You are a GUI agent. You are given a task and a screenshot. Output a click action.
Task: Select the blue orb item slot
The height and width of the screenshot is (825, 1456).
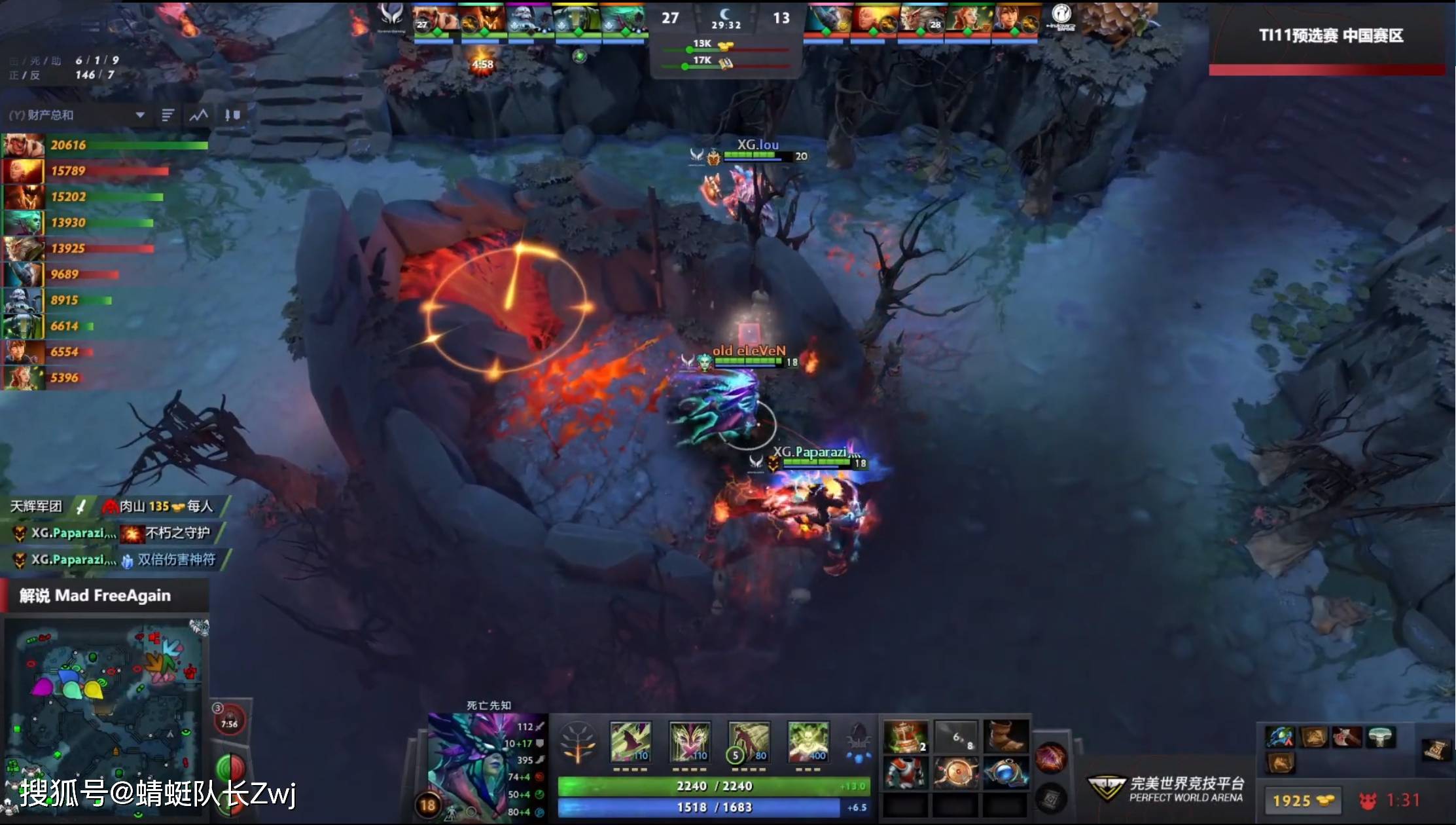[x=1005, y=773]
